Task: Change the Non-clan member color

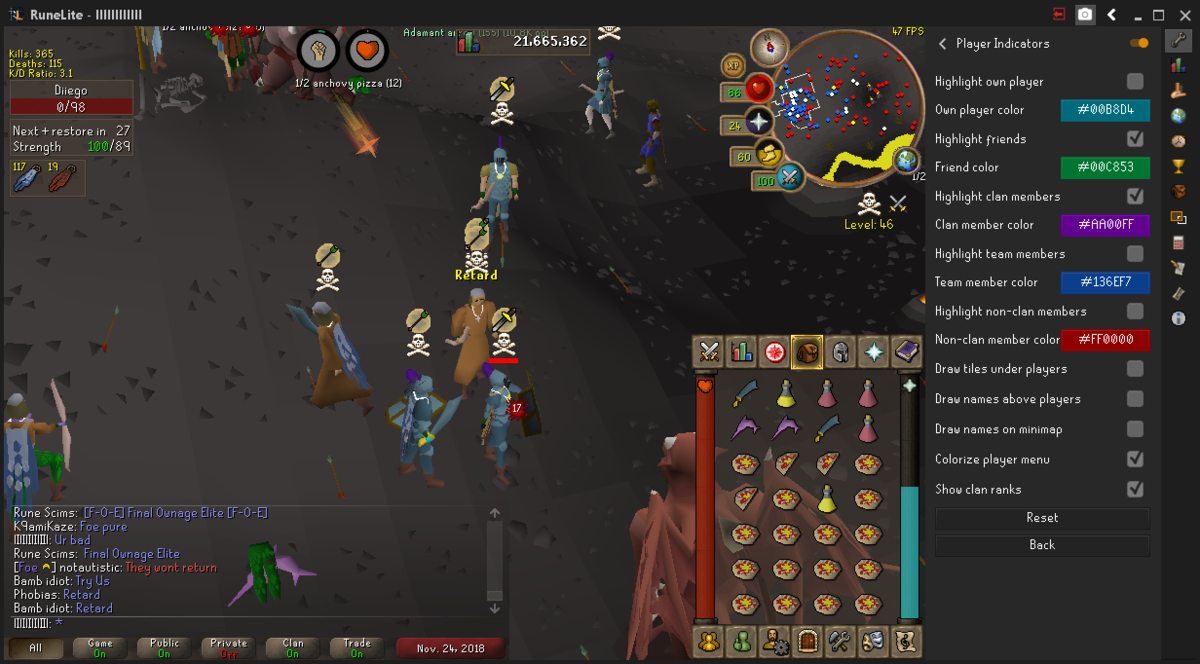Action: 1105,340
